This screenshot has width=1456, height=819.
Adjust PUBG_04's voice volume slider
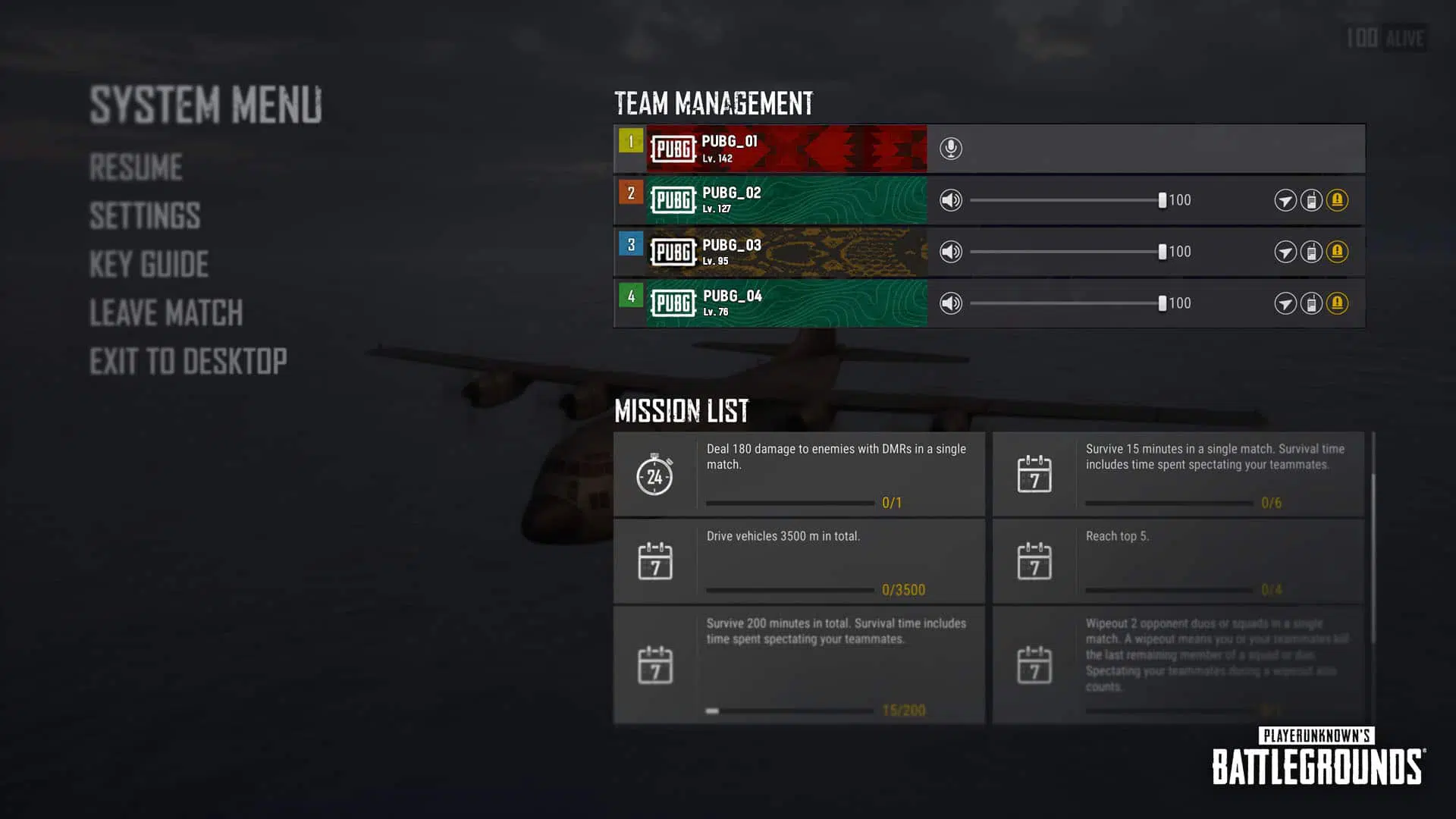click(x=1162, y=303)
